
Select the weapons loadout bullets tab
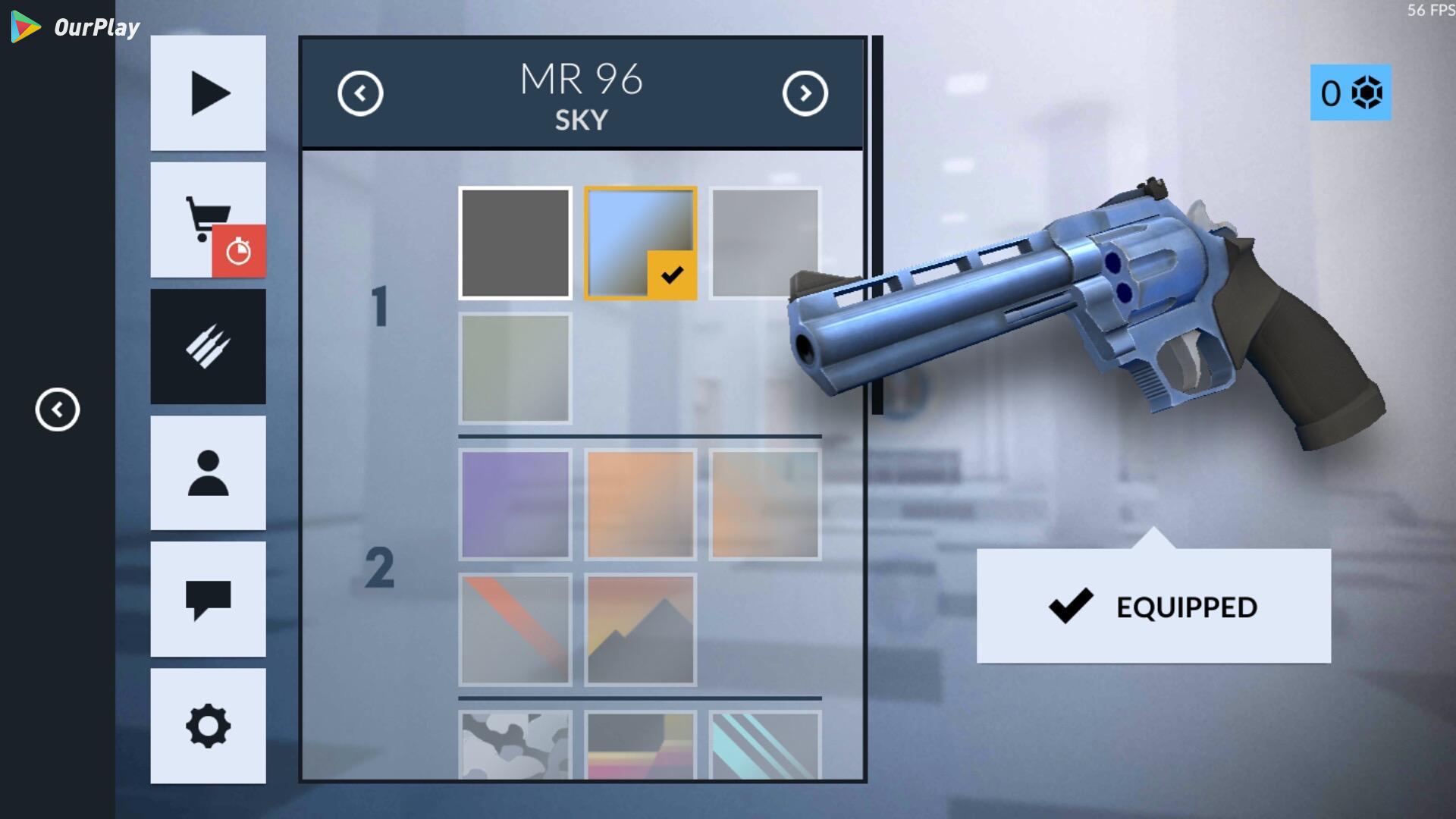(208, 347)
